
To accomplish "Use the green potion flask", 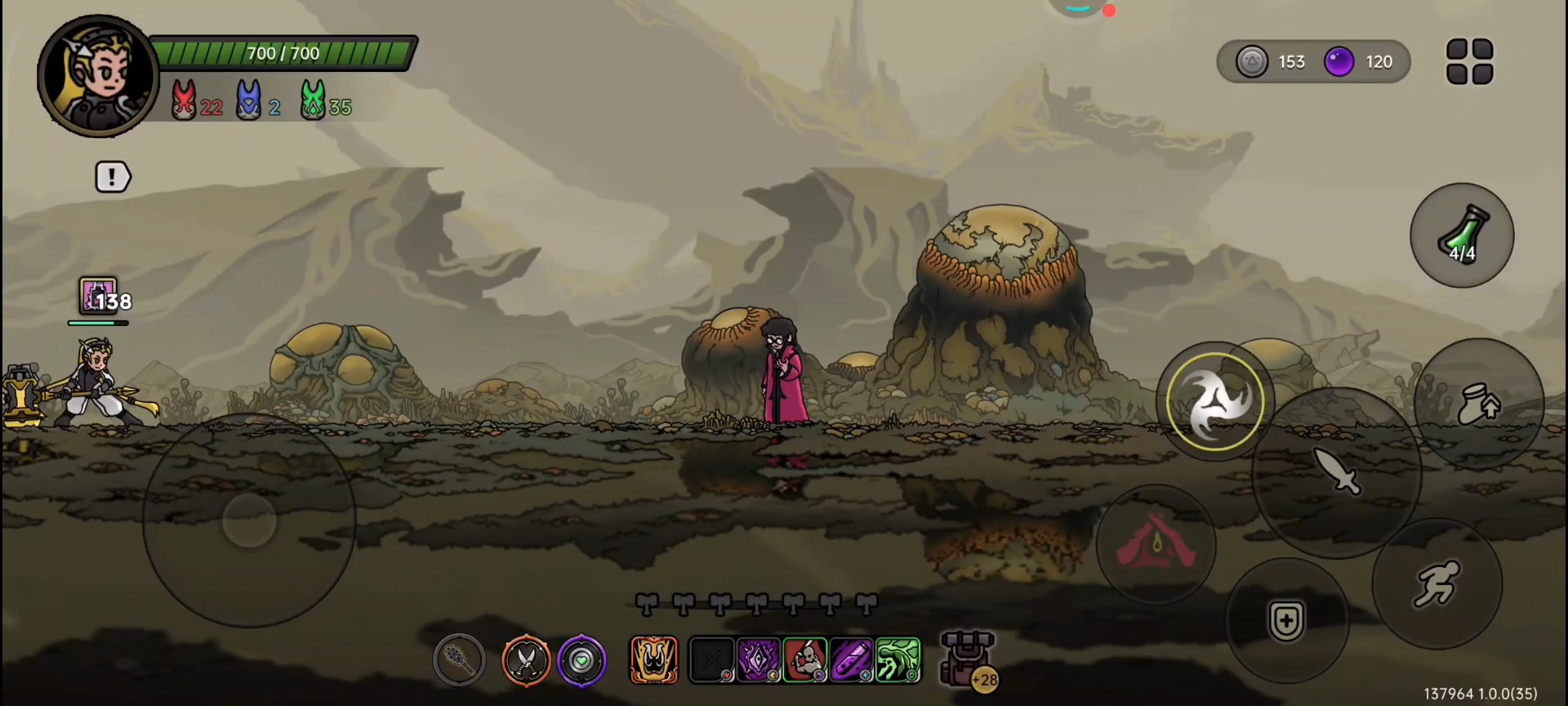I will [x=1462, y=235].
